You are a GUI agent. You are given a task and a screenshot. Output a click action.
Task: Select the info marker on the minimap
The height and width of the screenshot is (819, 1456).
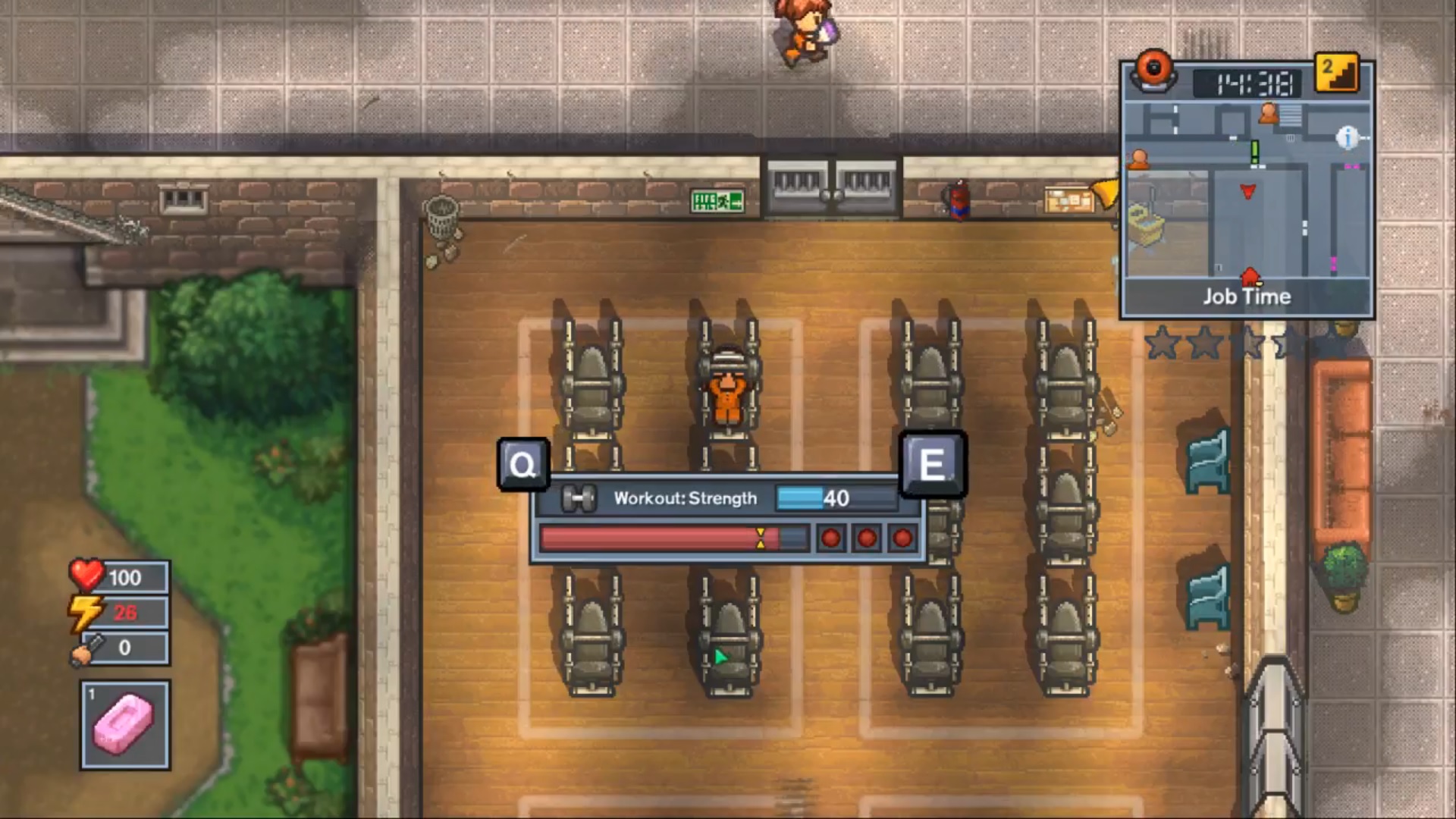pos(1347,137)
